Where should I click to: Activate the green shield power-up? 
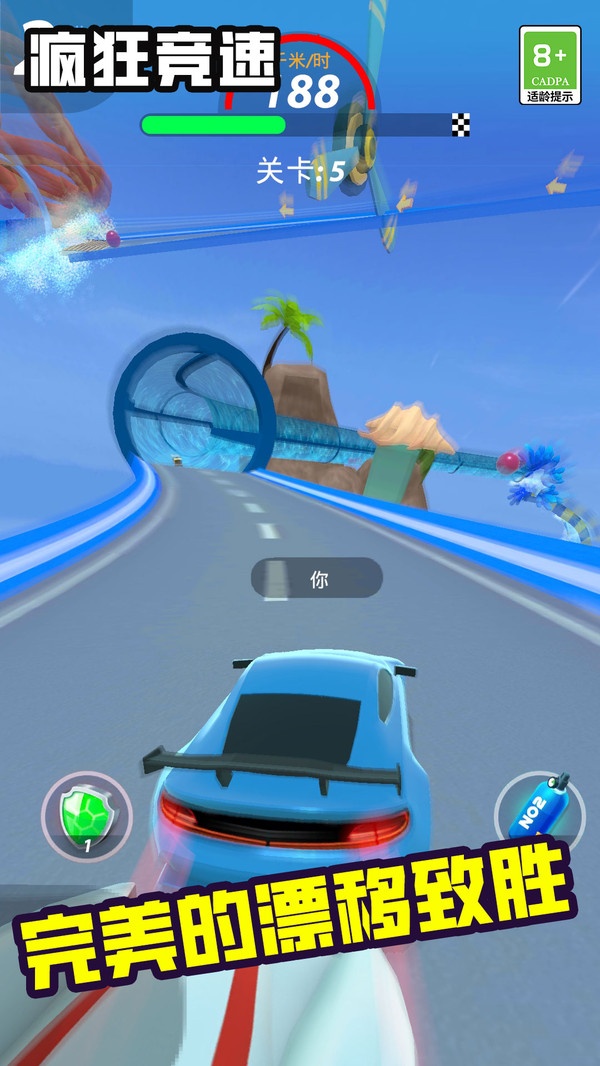(86, 817)
